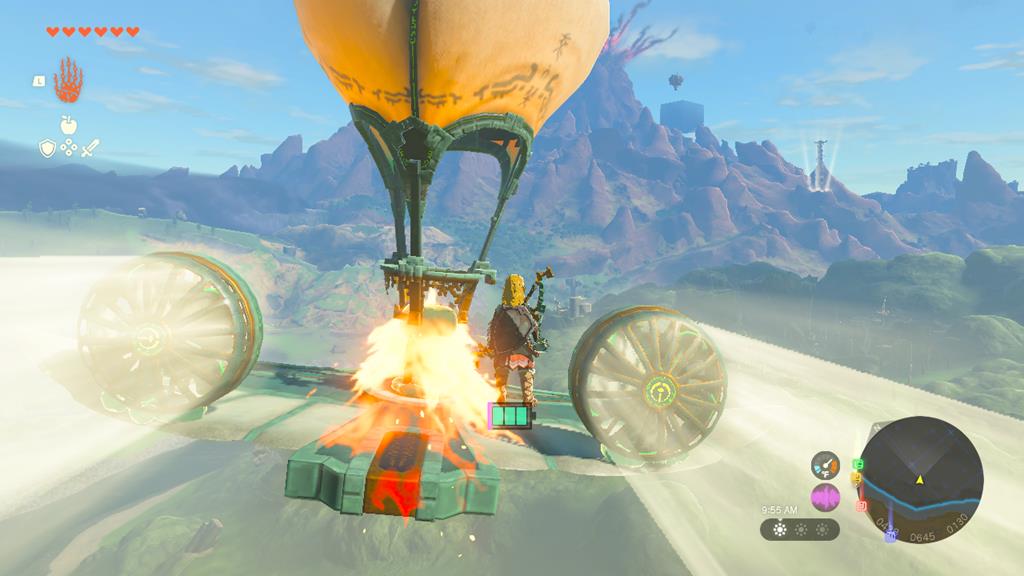Screen dimensions: 1024x576
Task: Open the circular minimap
Action: (922, 478)
